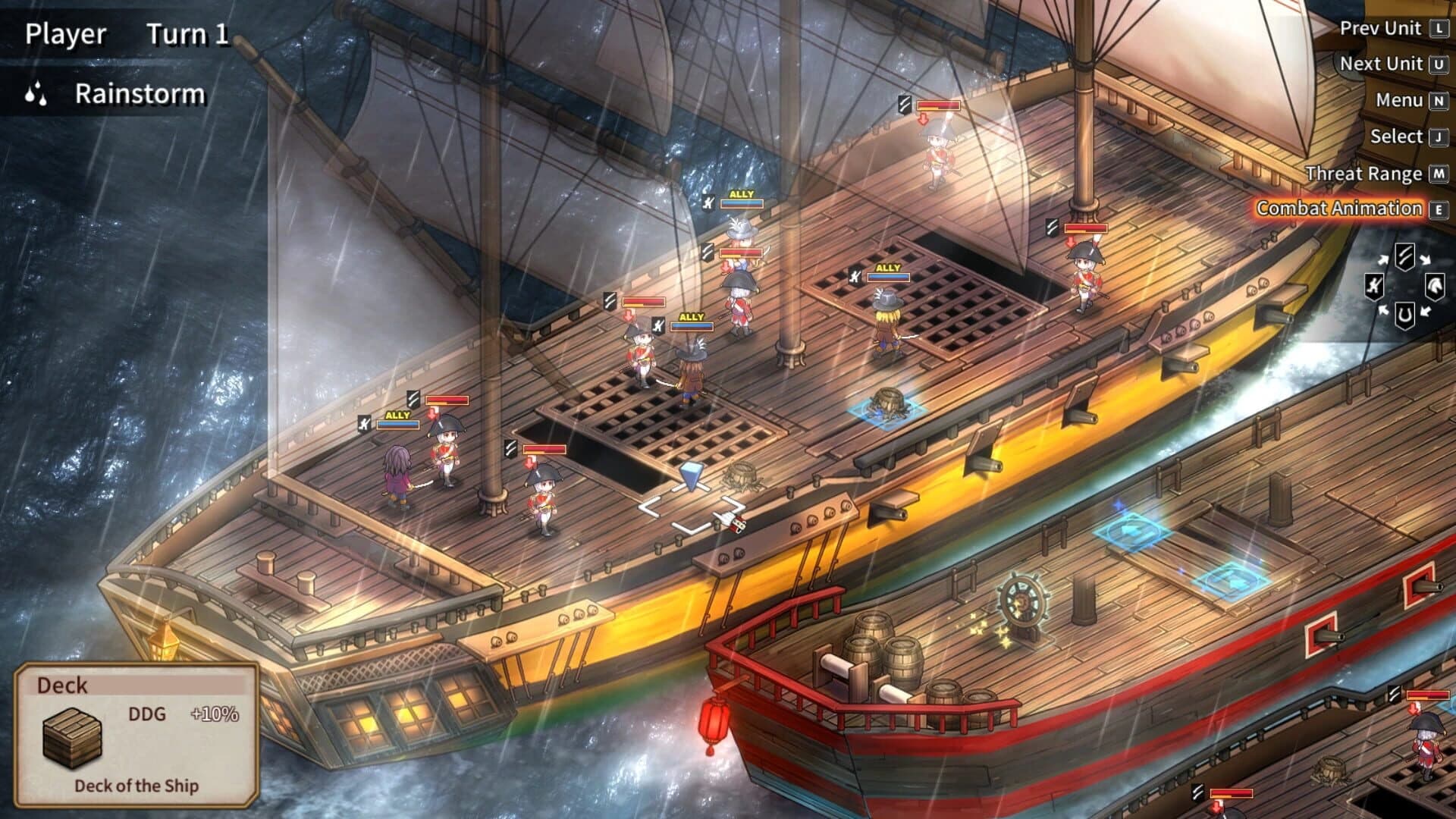Screen dimensions: 1456x819
Task: Select the musket shield in the class wheel
Action: 1374,286
